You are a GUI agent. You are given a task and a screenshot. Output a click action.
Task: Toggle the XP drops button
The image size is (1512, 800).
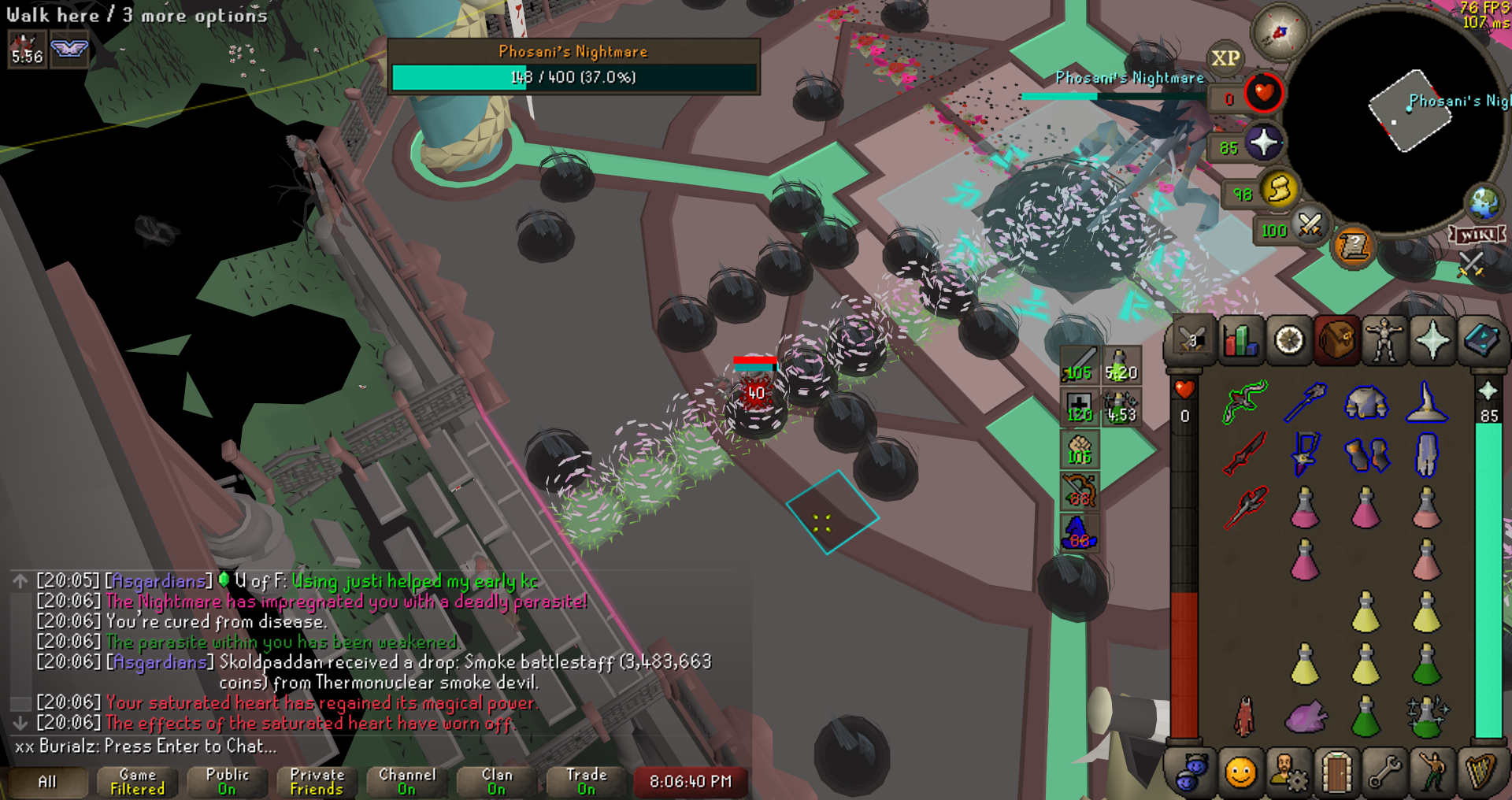[x=1225, y=58]
